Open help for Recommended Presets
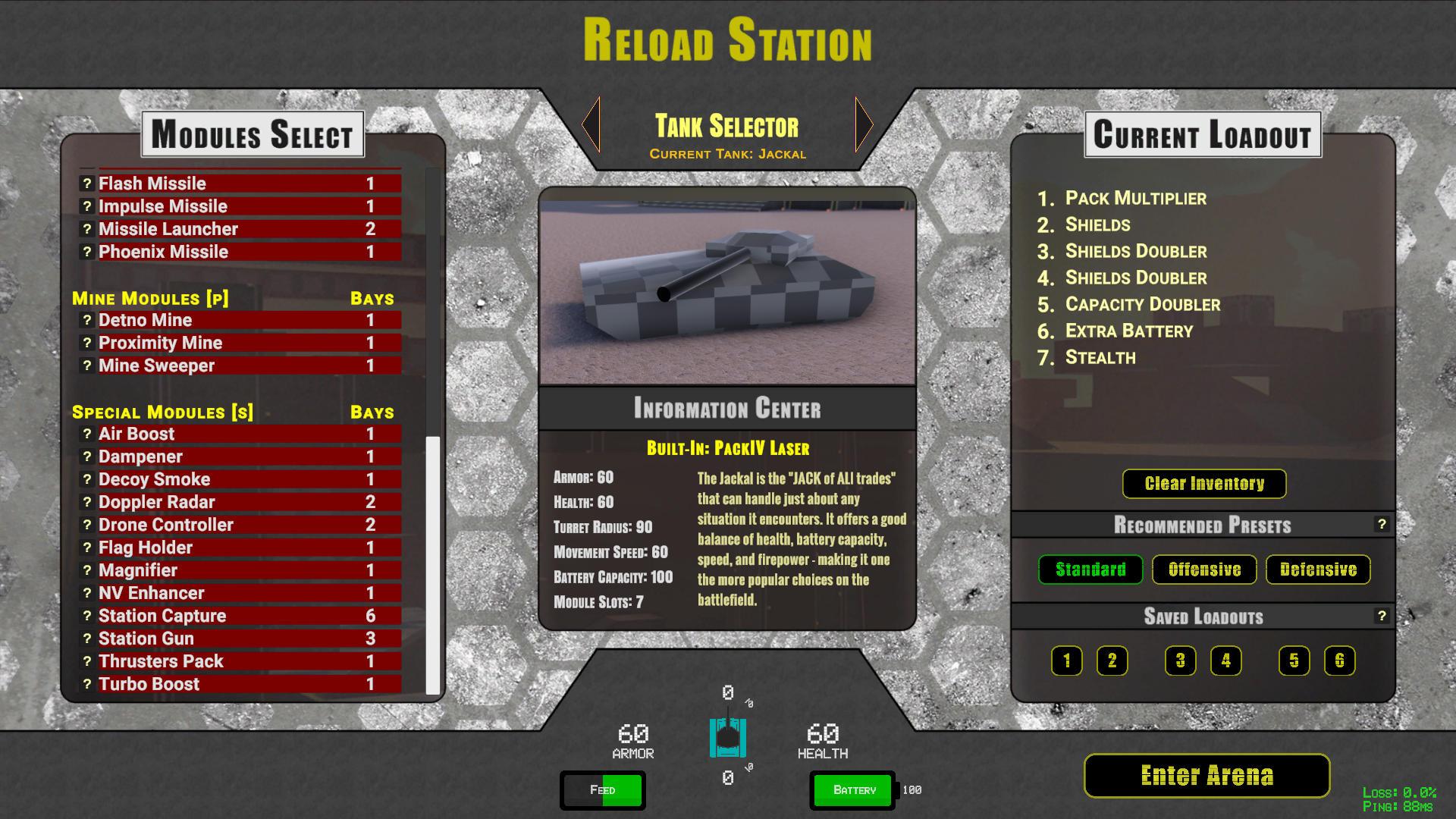Viewport: 1456px width, 819px height. [x=1382, y=524]
